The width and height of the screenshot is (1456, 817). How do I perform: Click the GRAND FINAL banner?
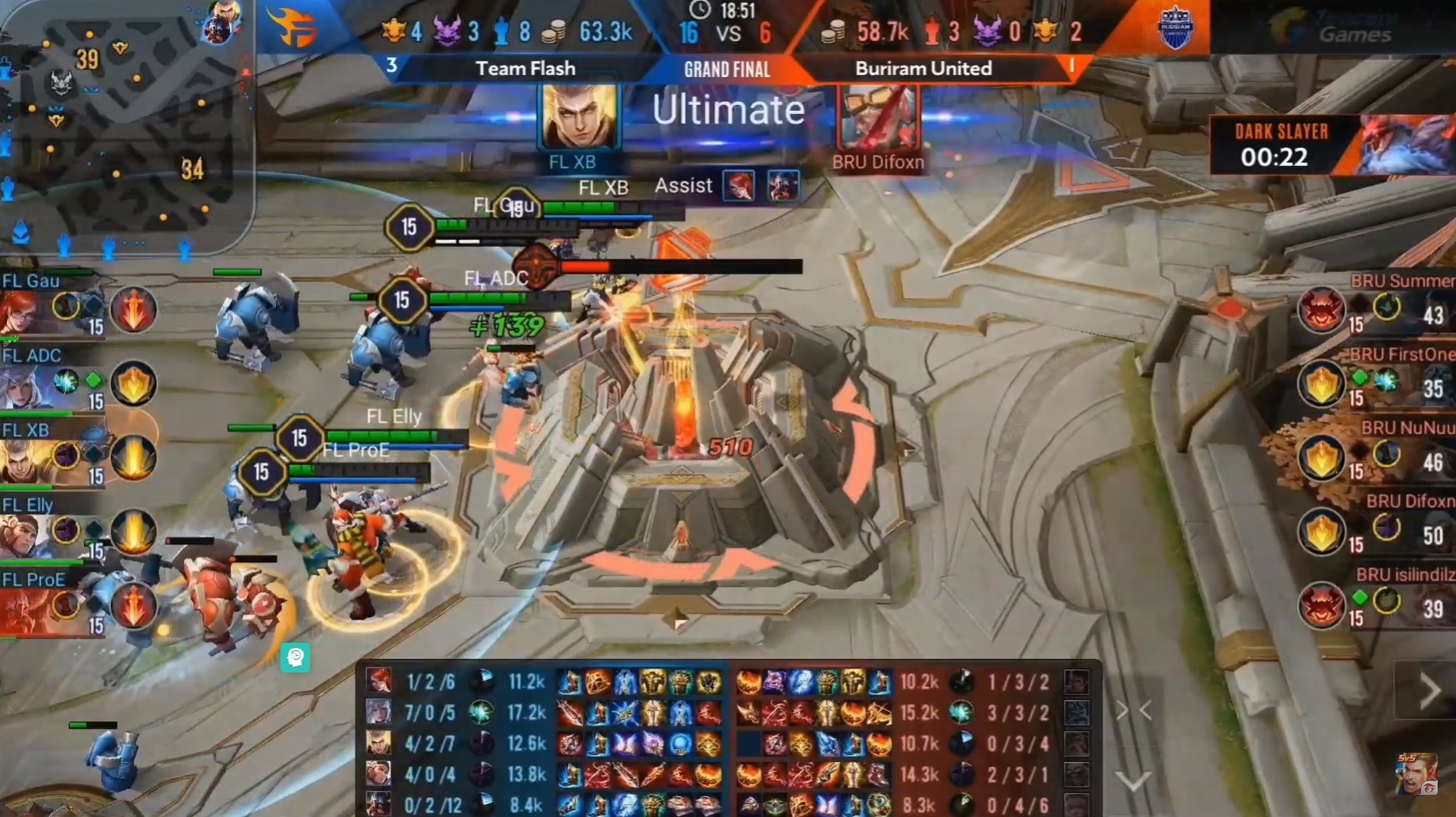click(x=725, y=70)
